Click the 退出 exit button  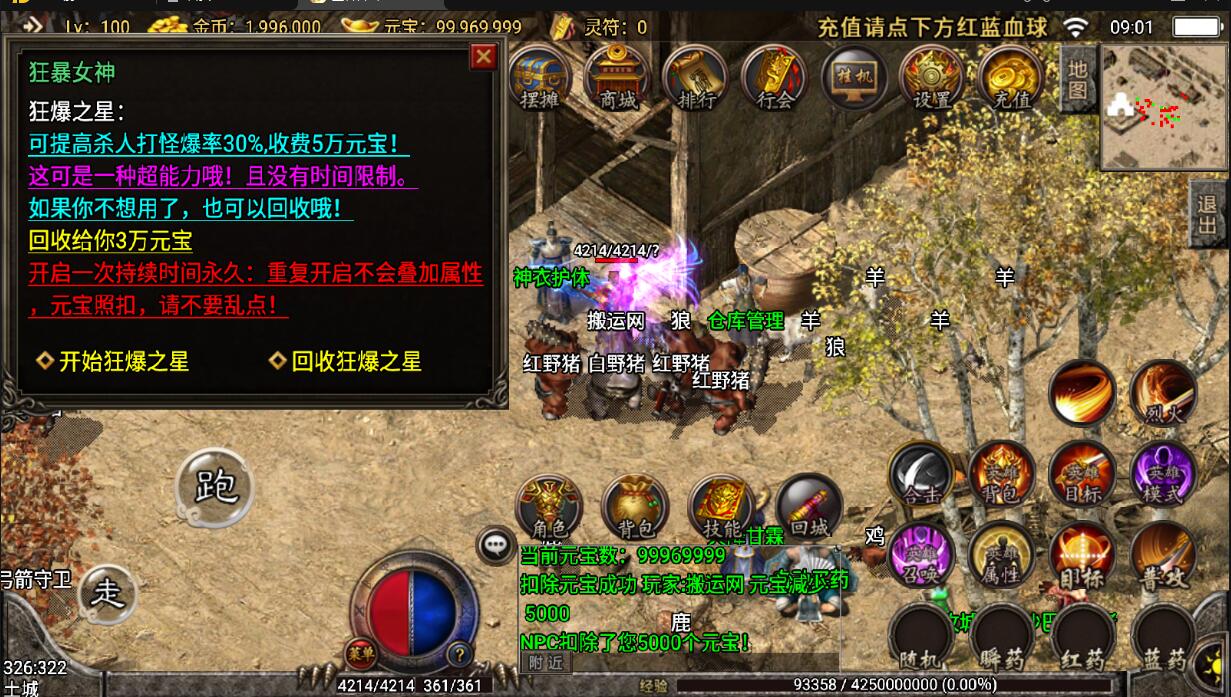pyautogui.click(x=1208, y=214)
